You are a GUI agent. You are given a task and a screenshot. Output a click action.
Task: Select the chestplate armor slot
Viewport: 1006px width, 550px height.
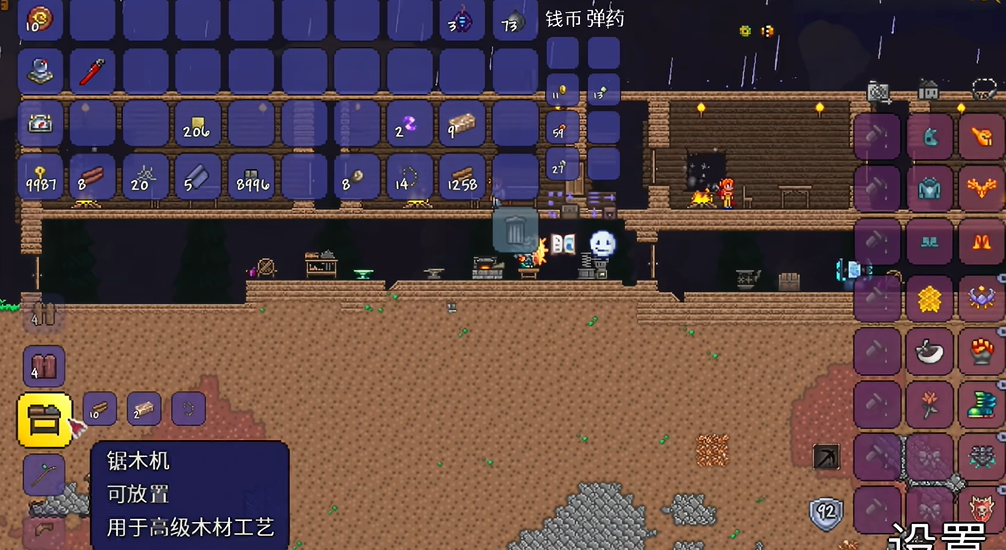click(x=930, y=189)
